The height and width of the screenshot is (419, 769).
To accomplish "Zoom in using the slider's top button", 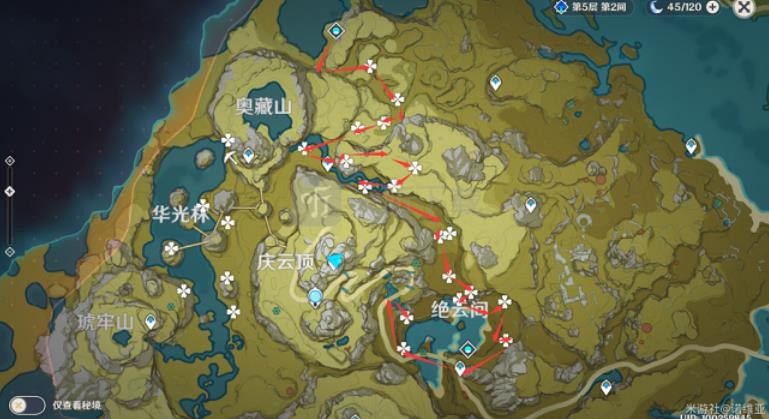I will 9,160.
